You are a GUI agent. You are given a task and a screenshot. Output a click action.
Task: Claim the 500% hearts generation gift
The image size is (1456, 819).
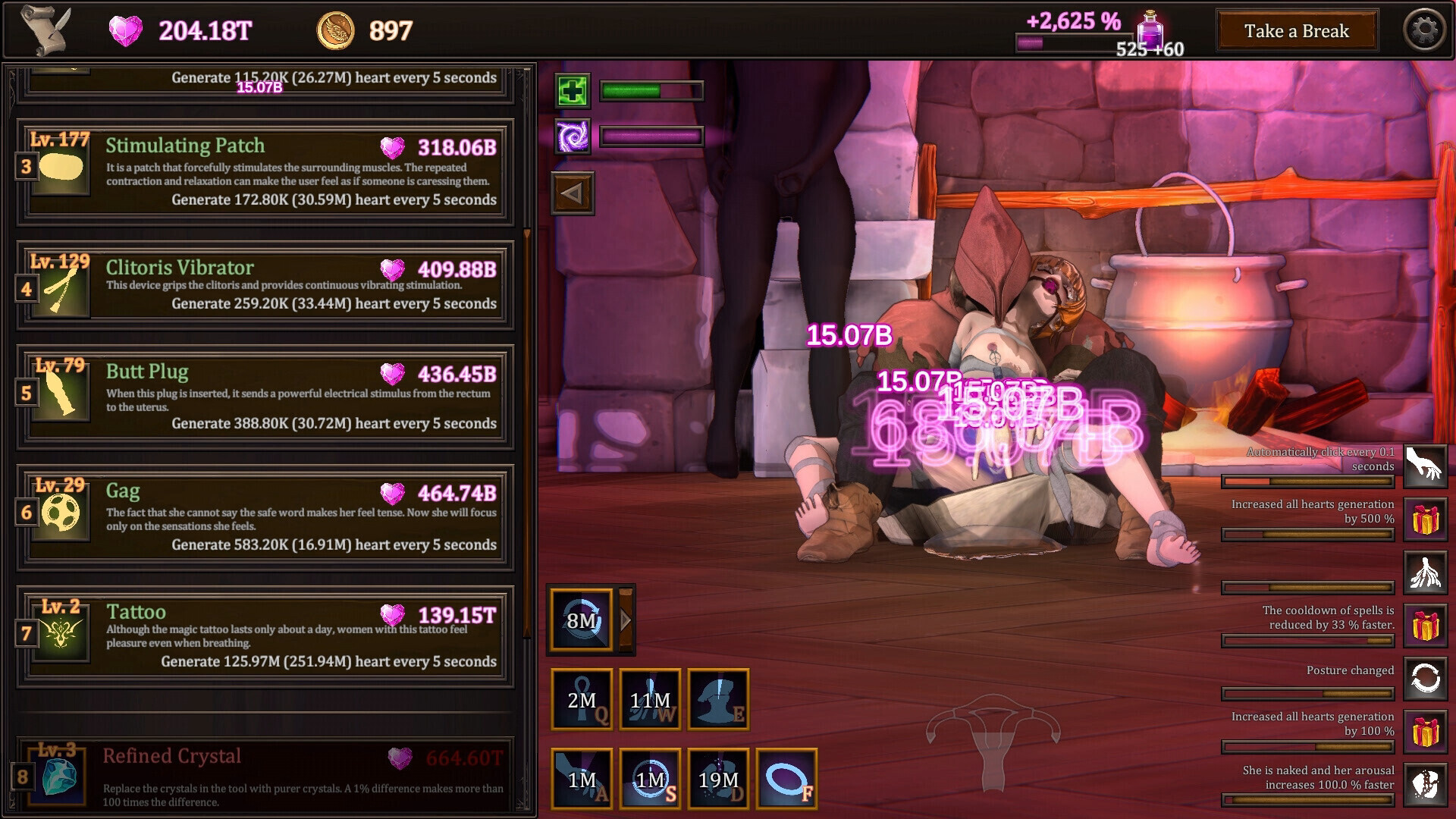1425,519
